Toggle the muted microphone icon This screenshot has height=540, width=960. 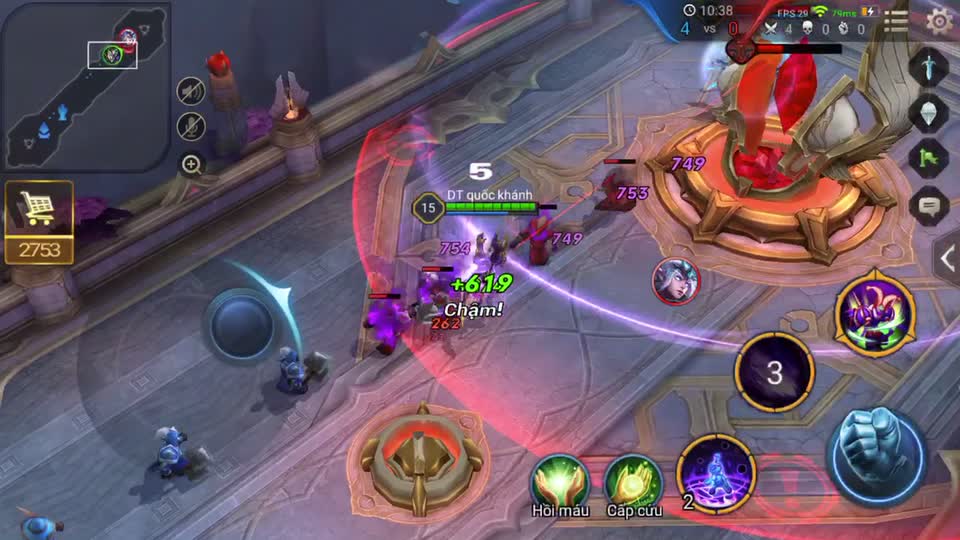(x=191, y=126)
